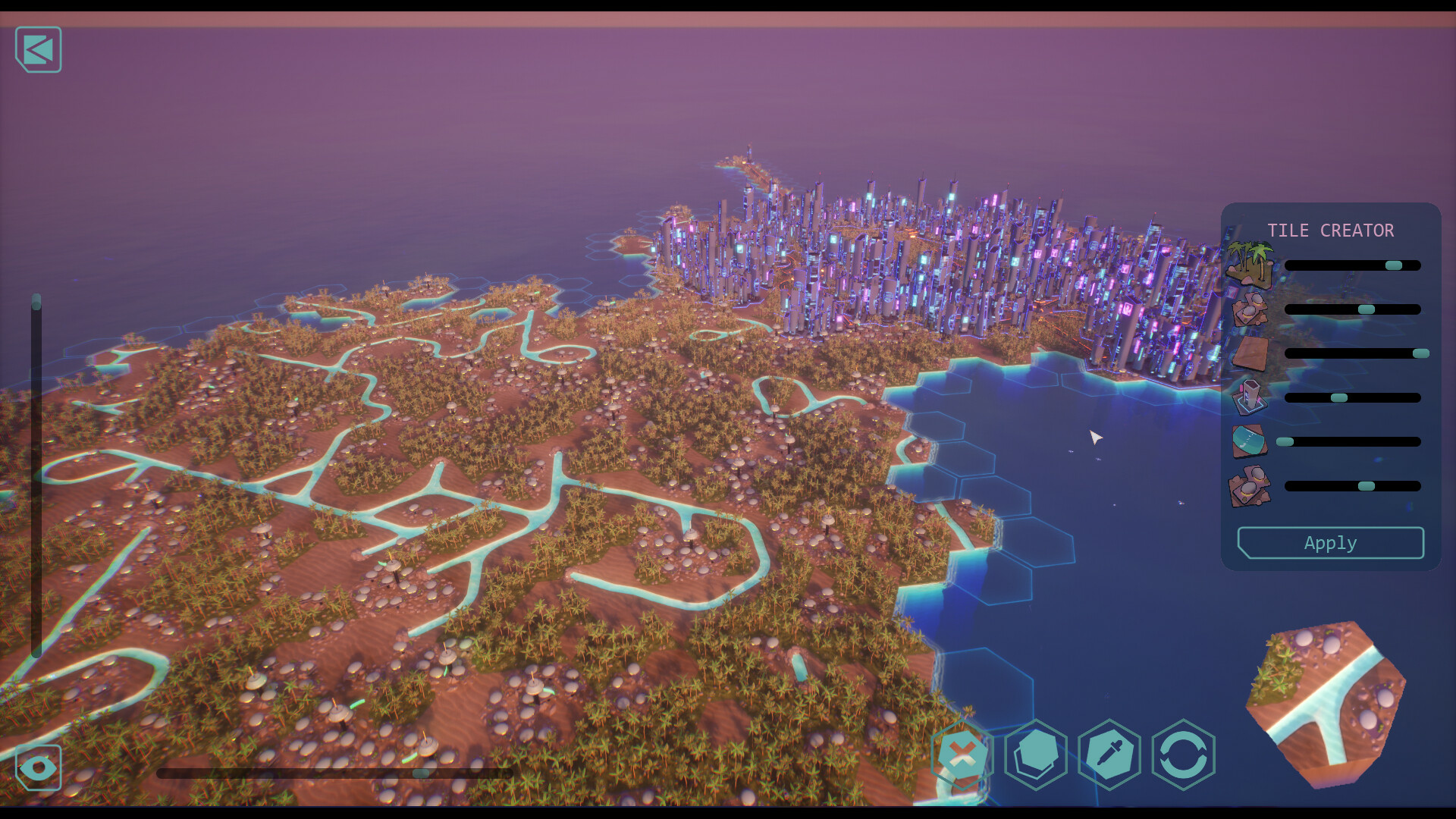Adjust the palm tree forest slider
Viewport: 1456px width, 819px height.
point(1393,265)
